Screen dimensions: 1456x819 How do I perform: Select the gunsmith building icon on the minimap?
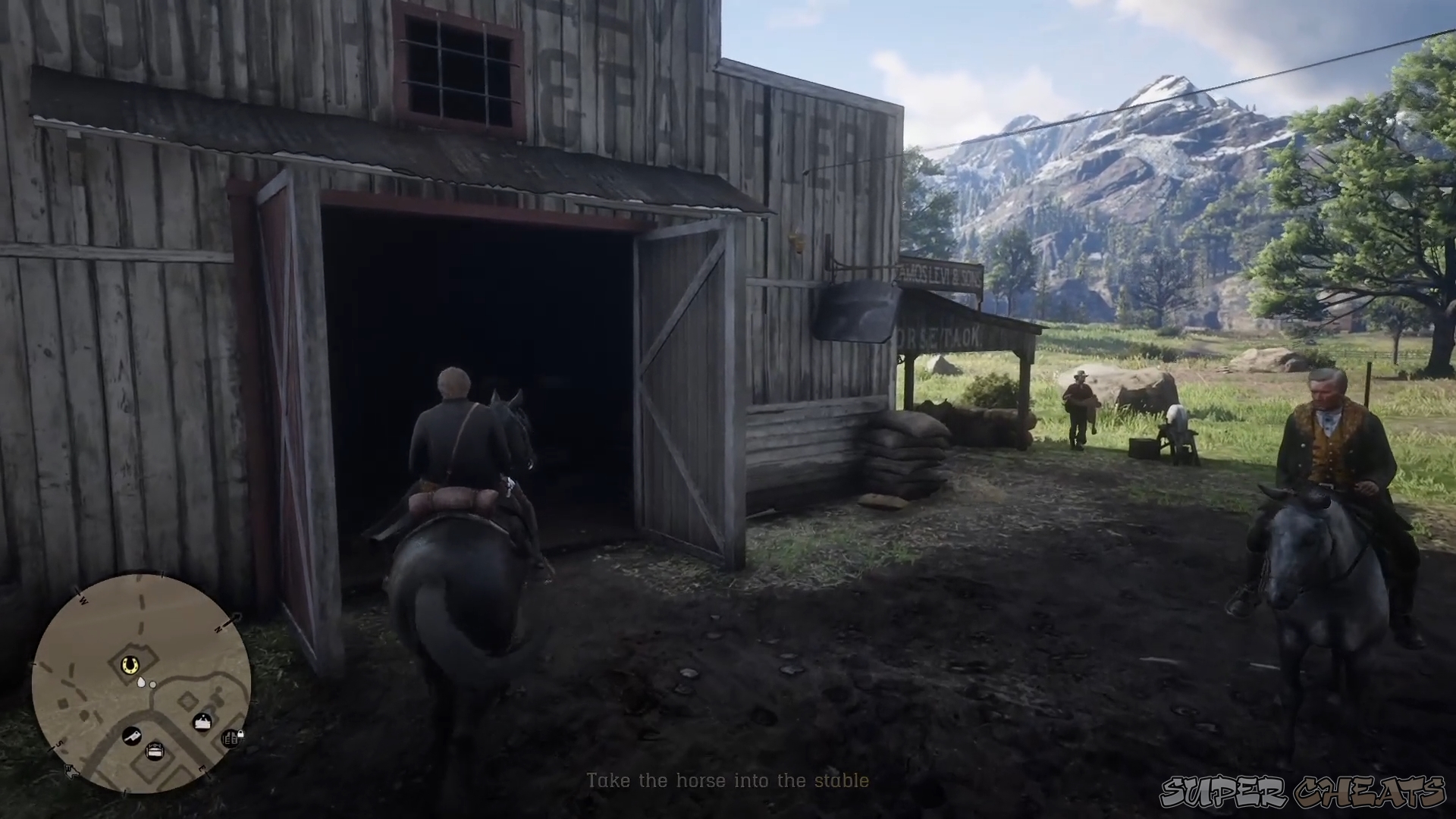(x=230, y=739)
